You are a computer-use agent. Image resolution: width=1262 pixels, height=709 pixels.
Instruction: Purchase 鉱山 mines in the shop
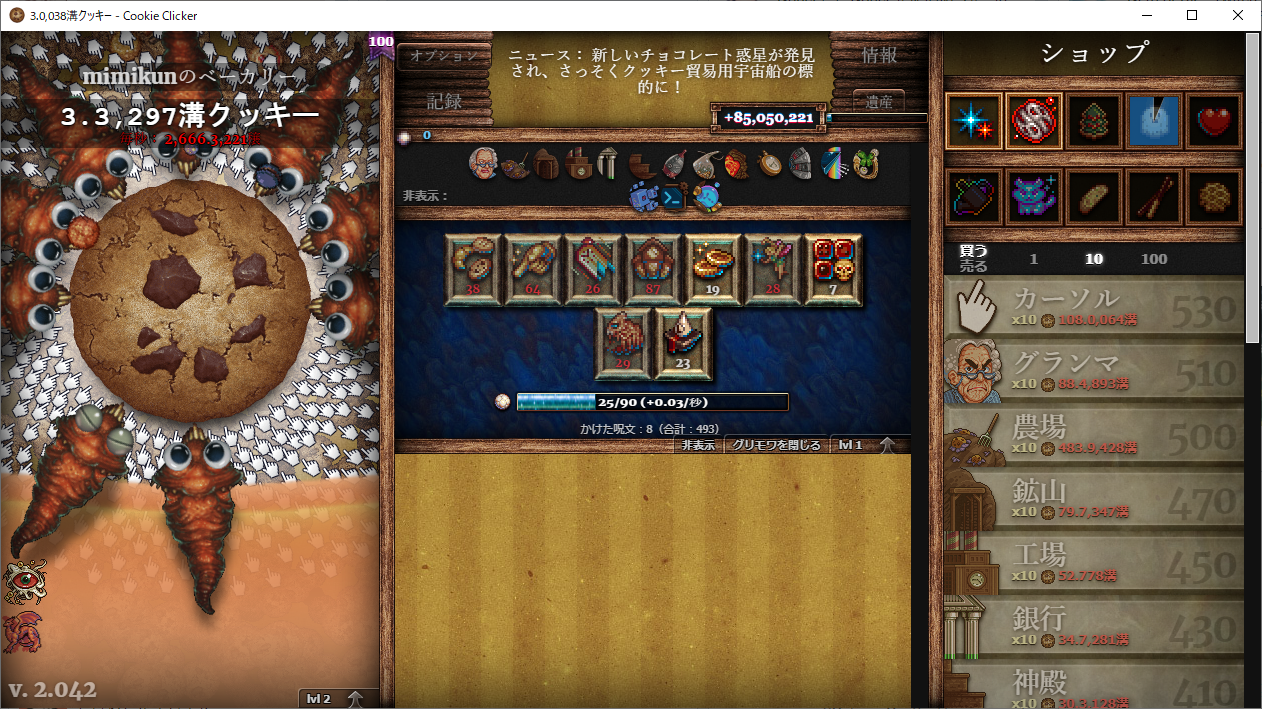pyautogui.click(x=1094, y=498)
